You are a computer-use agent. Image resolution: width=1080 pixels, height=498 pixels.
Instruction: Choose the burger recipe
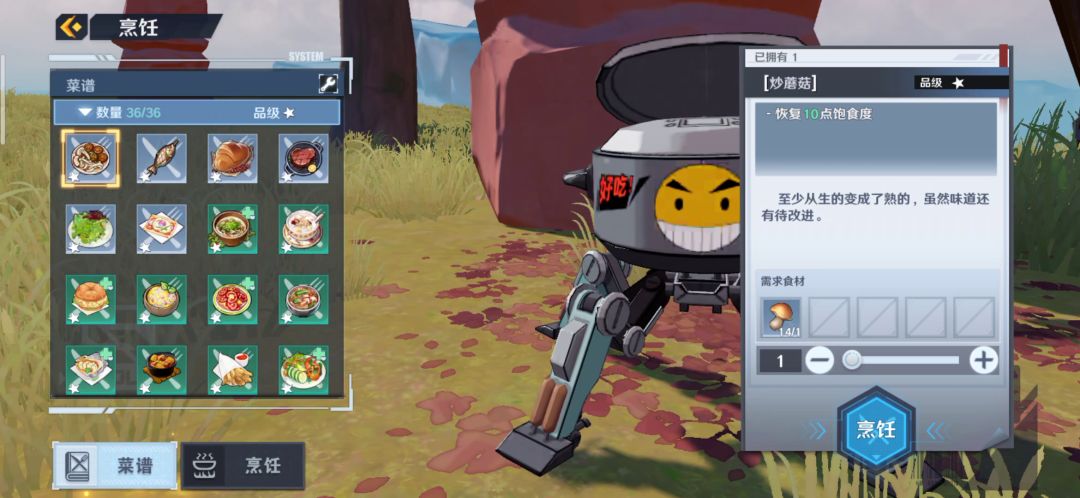pos(91,299)
